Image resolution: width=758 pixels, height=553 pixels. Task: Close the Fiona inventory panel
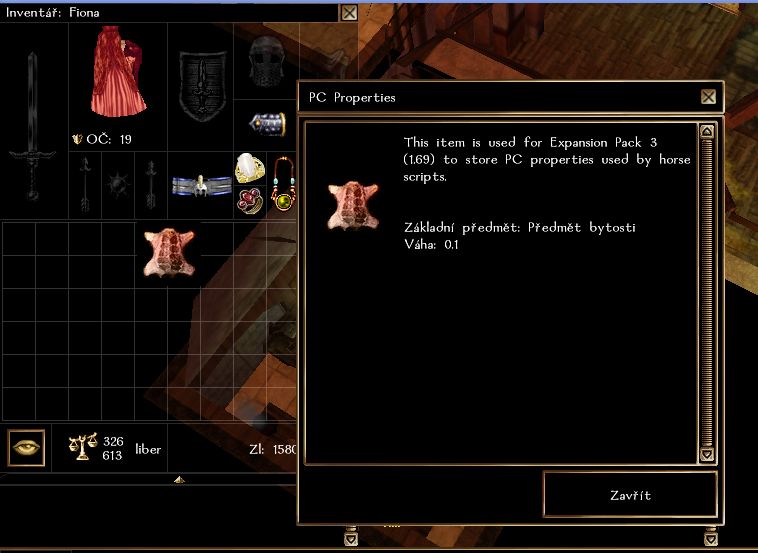(348, 13)
